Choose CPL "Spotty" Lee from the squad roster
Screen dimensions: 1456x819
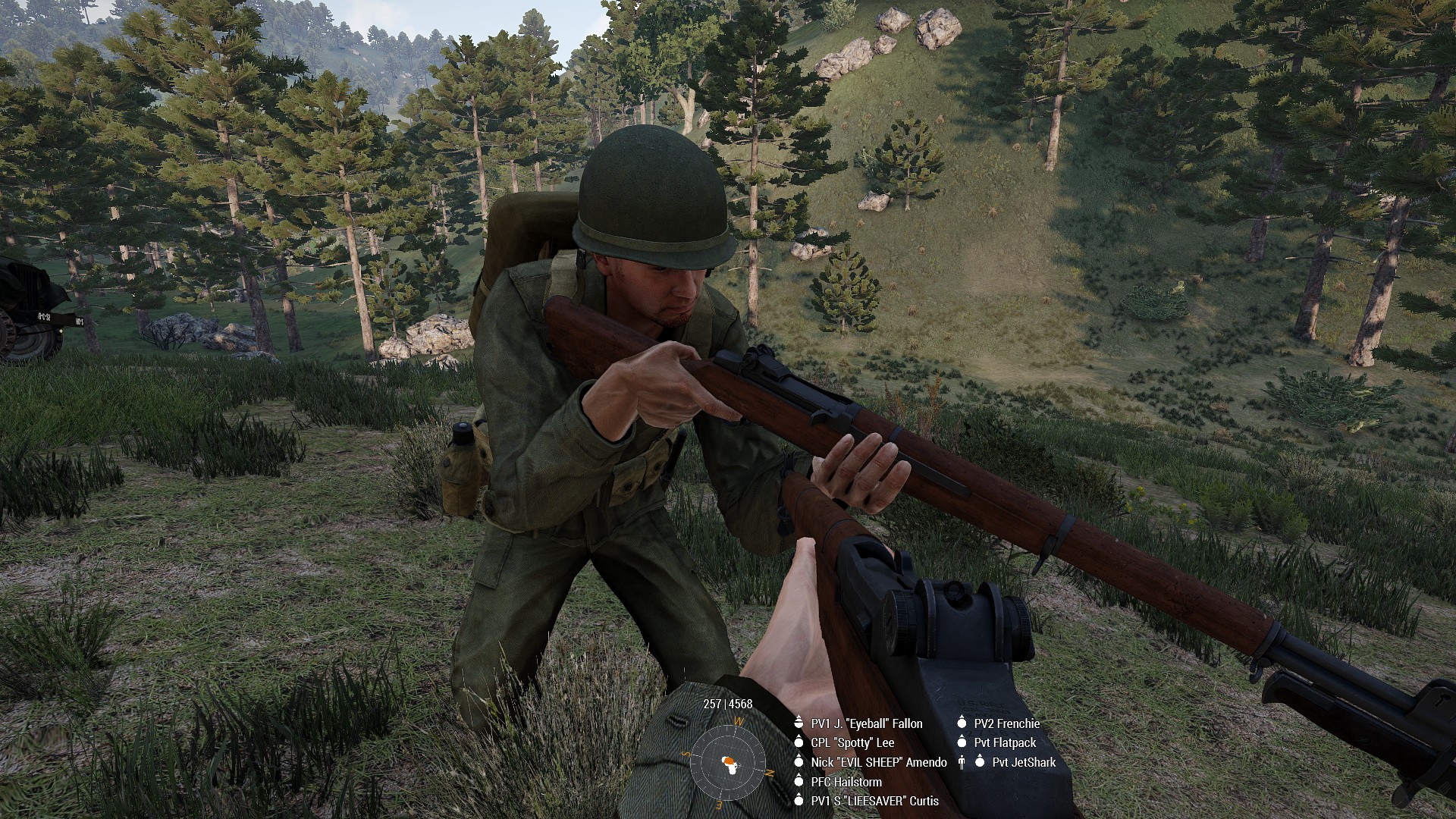(x=852, y=742)
